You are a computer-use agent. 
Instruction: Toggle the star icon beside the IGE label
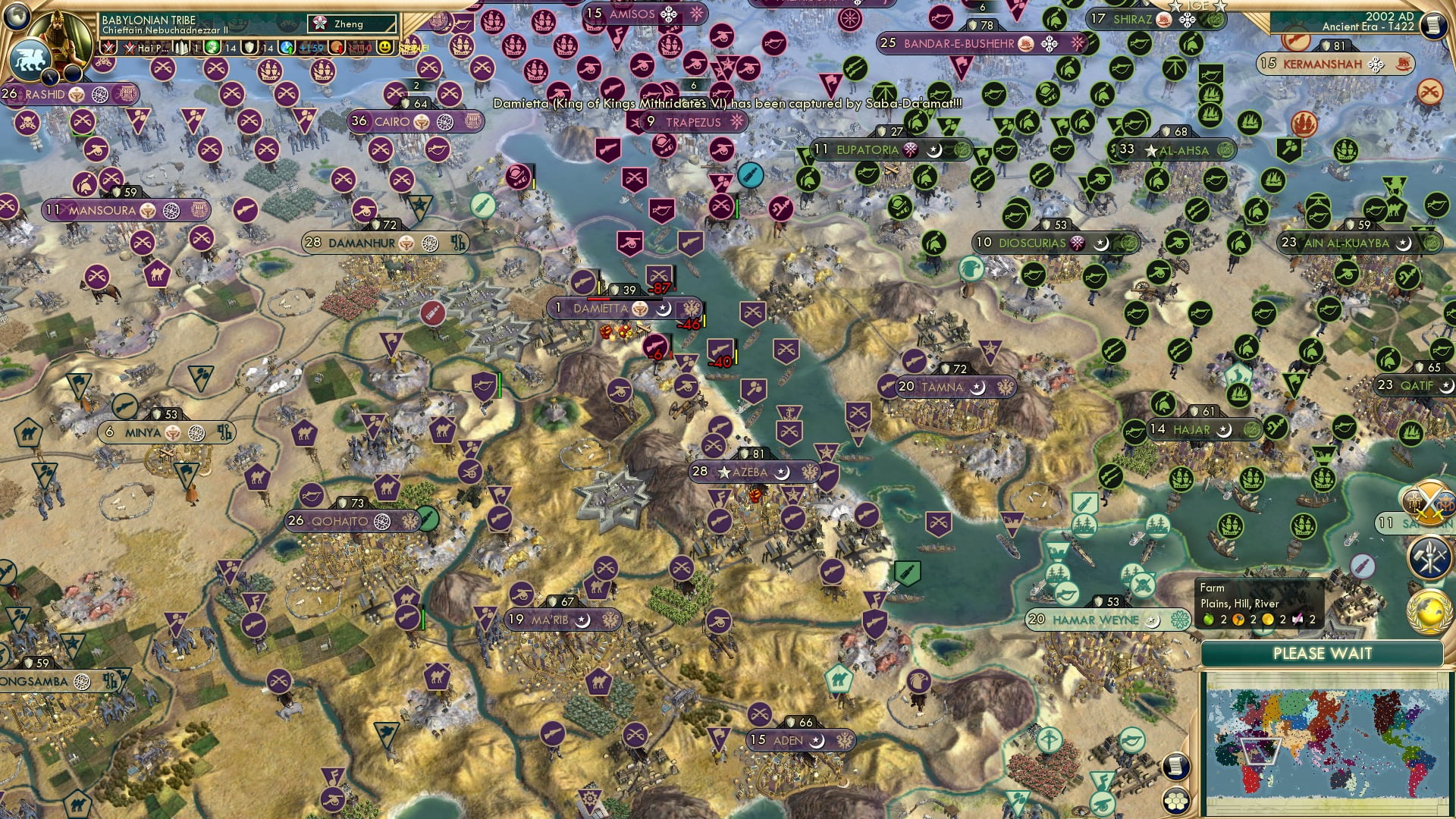pyautogui.click(x=1175, y=6)
